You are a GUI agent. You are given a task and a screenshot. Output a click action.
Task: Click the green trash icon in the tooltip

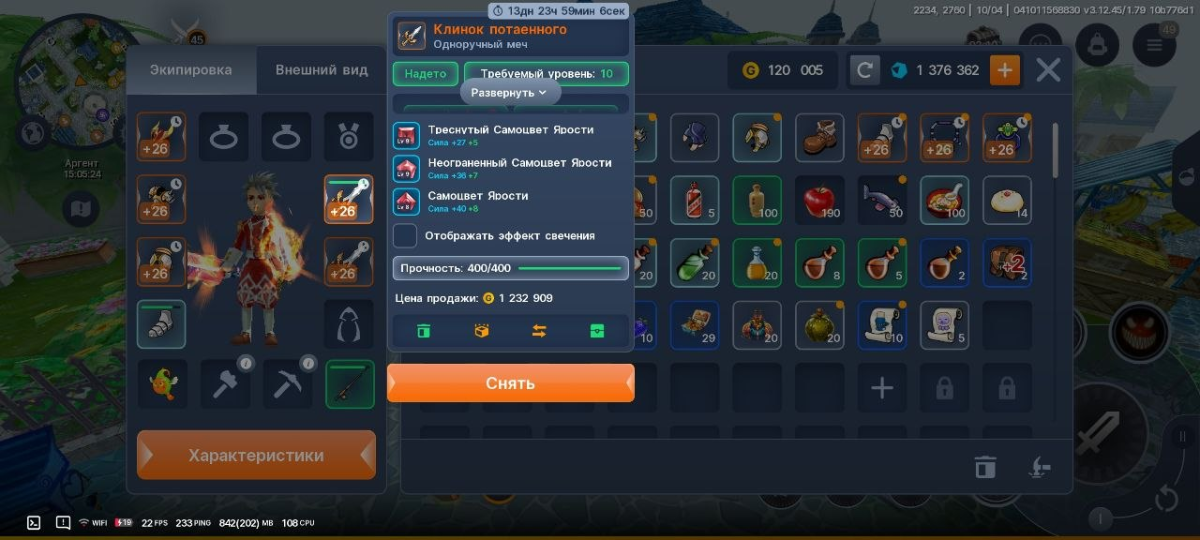(423, 331)
